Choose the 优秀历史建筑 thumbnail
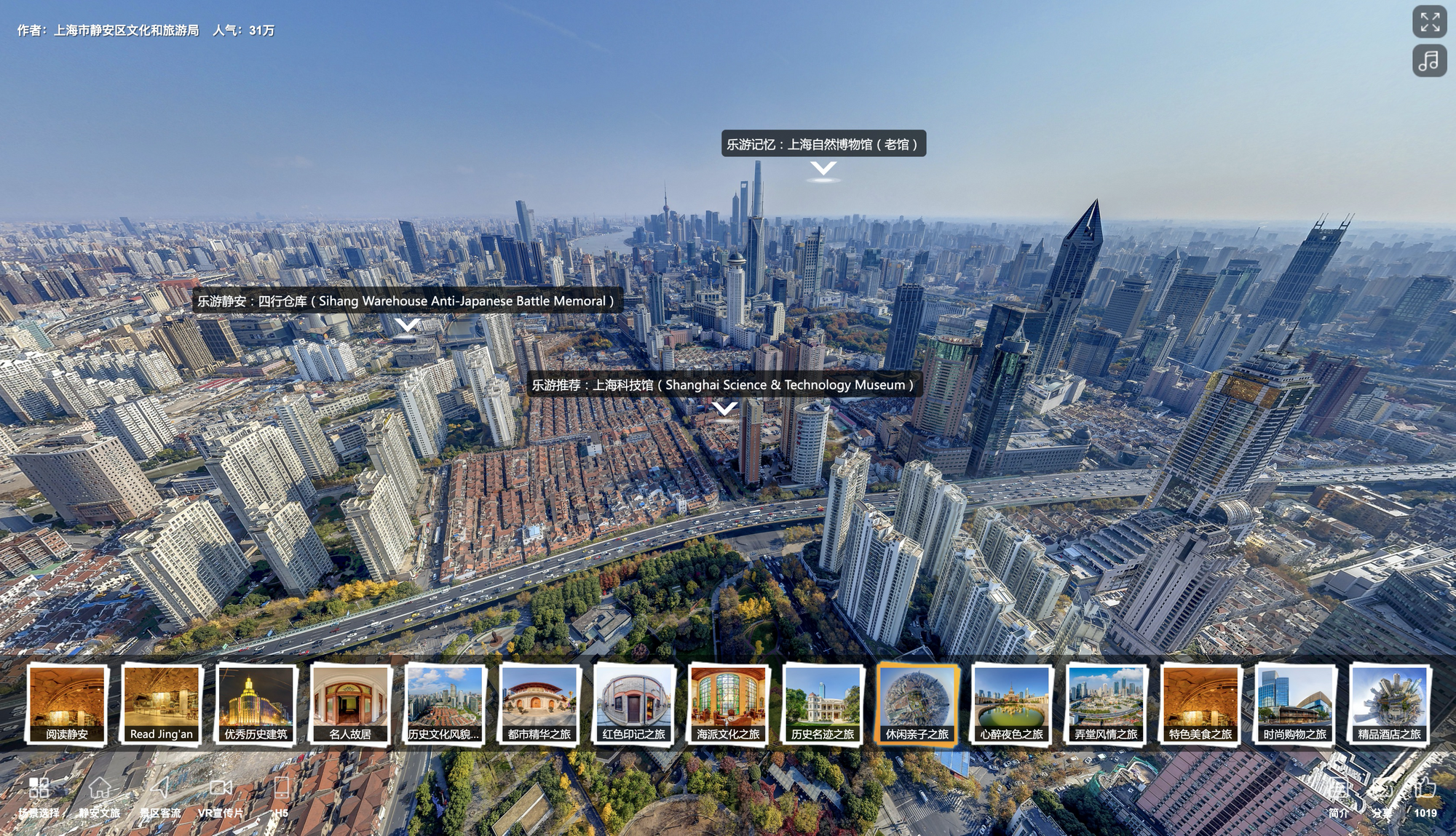The height and width of the screenshot is (836, 1456). pyautogui.click(x=256, y=704)
